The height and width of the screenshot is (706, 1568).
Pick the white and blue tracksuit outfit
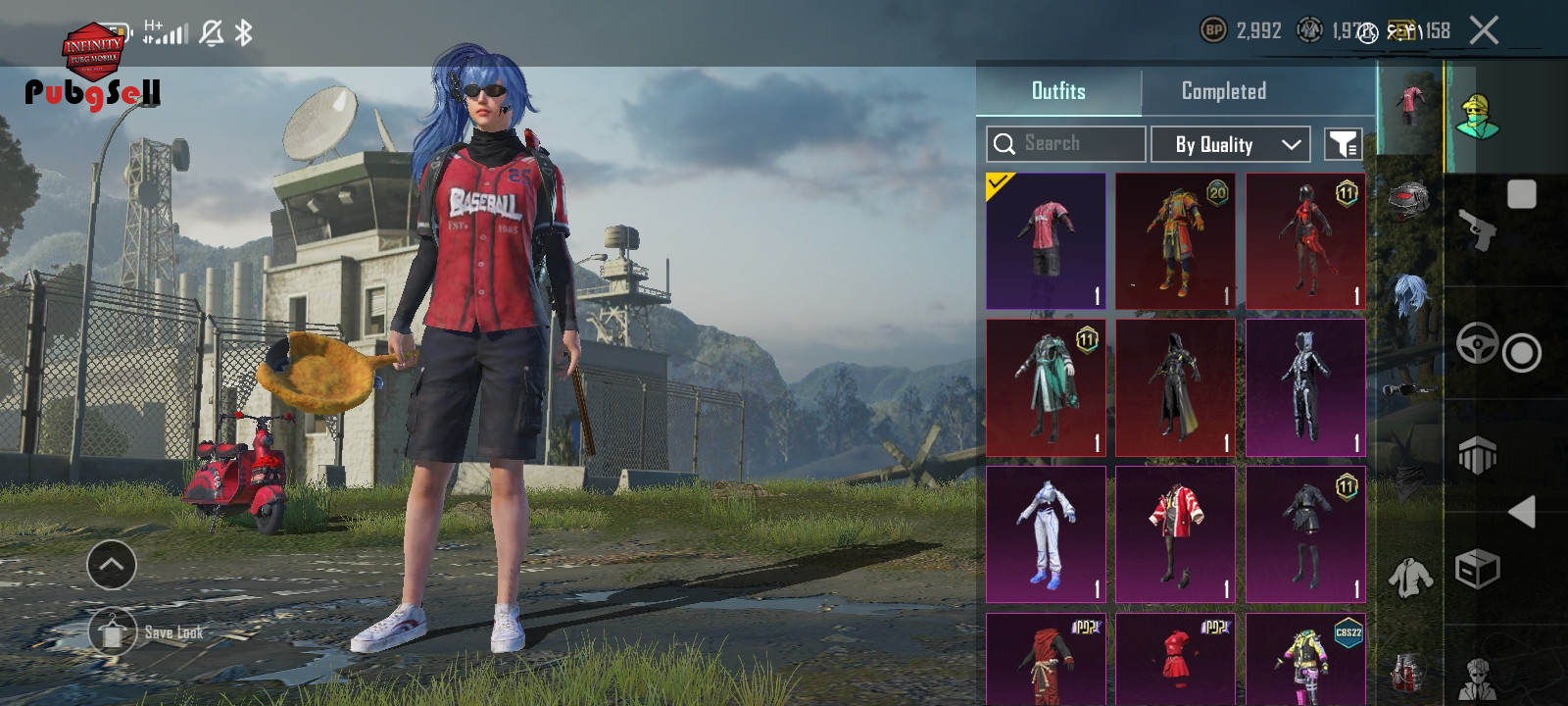(x=1046, y=534)
